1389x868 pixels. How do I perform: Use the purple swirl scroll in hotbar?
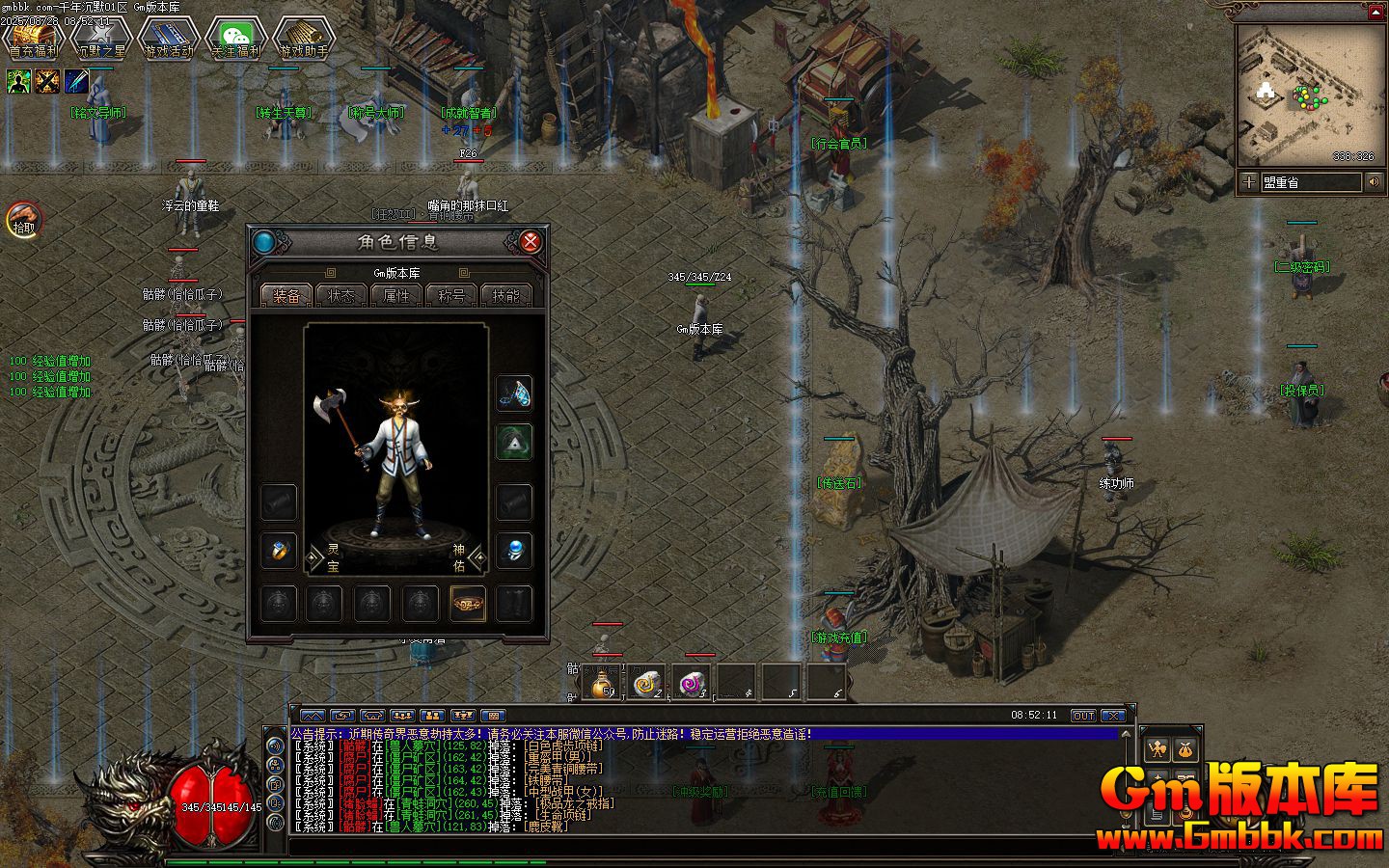point(692,683)
